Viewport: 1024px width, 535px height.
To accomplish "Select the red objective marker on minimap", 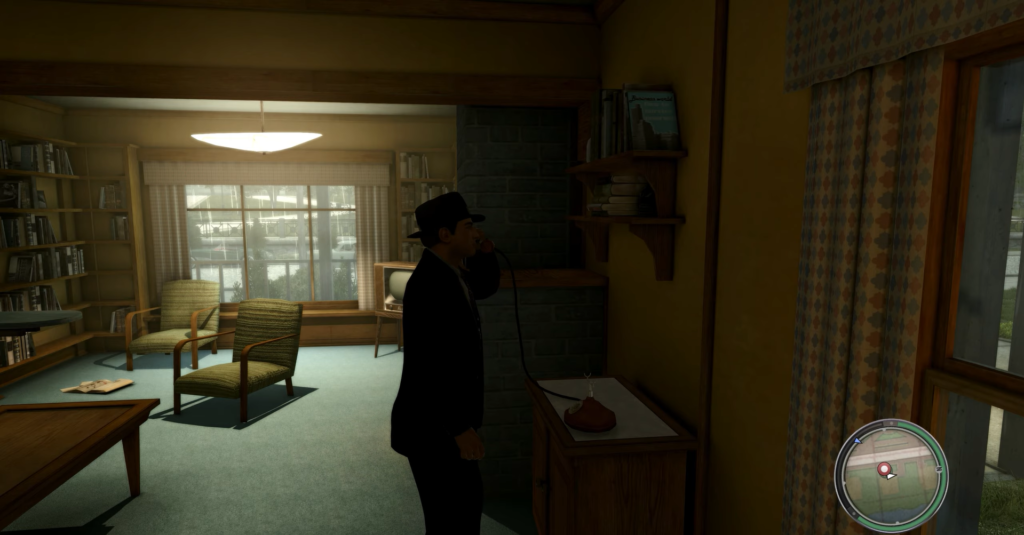I will click(884, 469).
